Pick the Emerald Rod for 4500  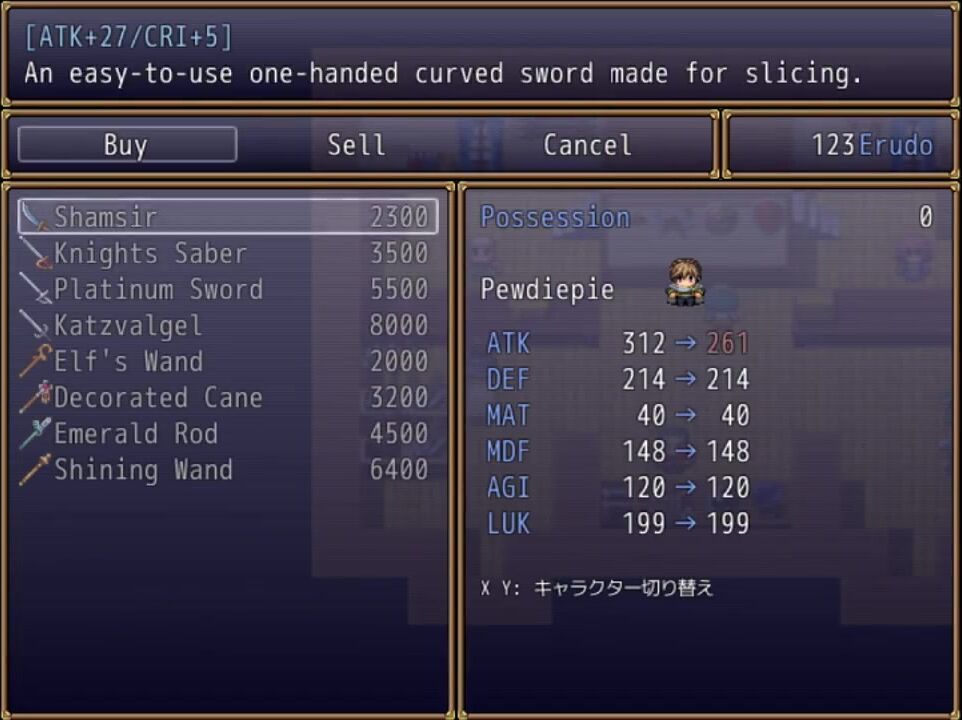point(228,433)
